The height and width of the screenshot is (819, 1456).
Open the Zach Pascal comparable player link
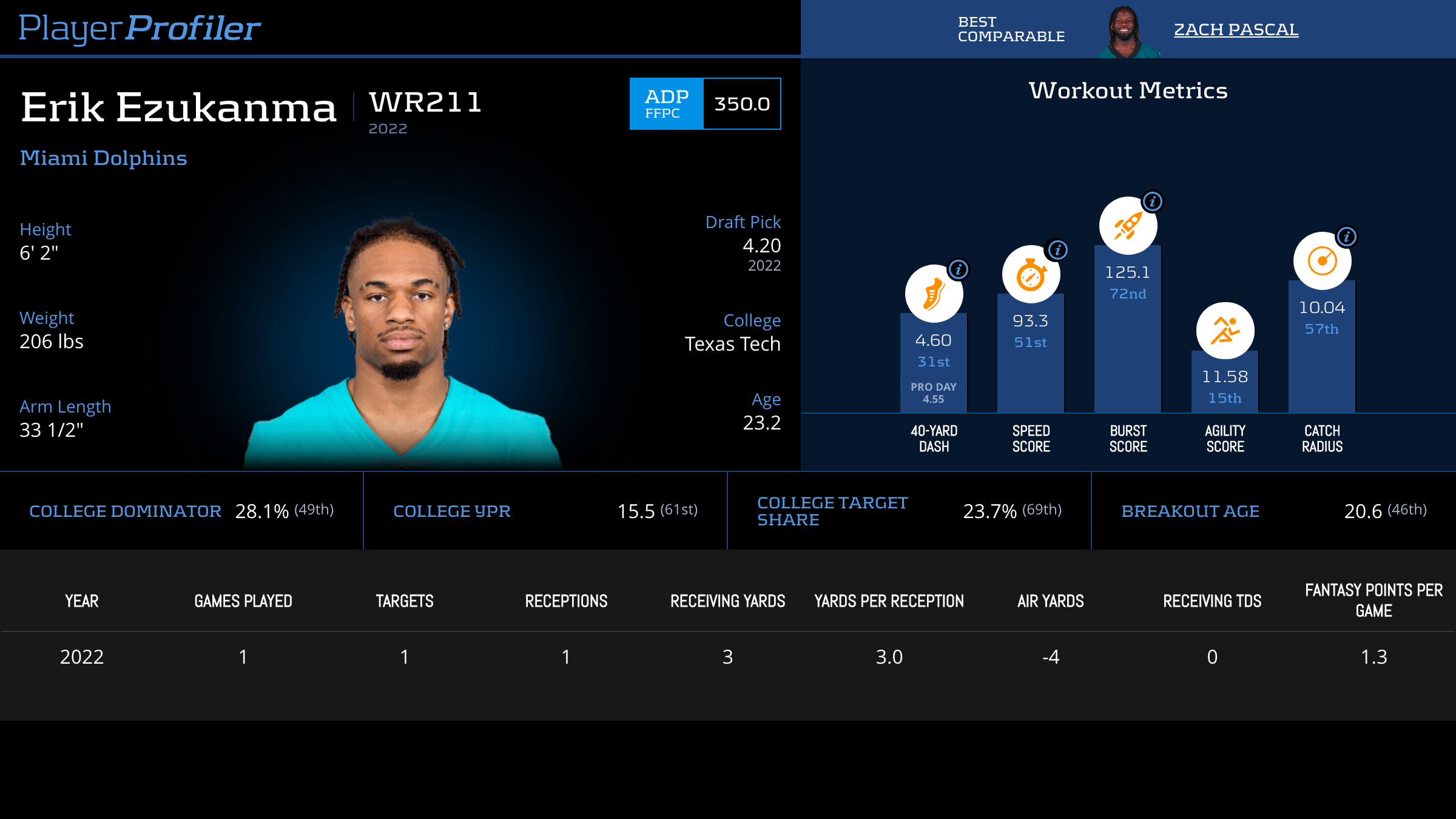[x=1236, y=29]
